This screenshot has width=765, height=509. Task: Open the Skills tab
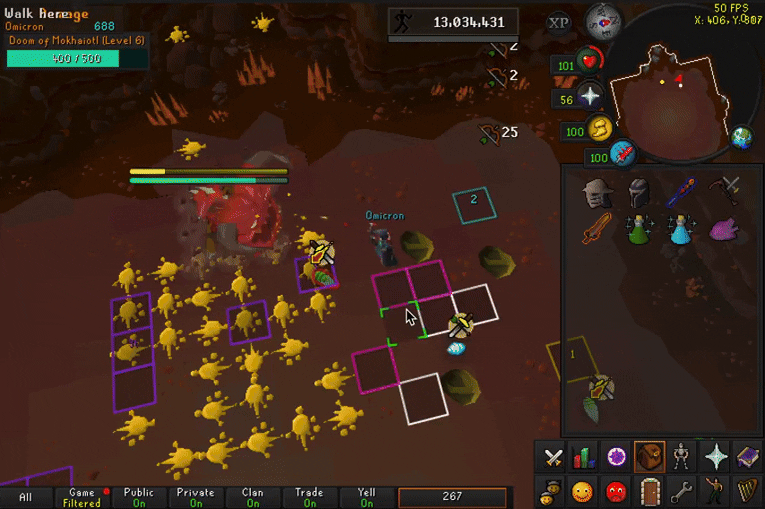pyautogui.click(x=584, y=458)
